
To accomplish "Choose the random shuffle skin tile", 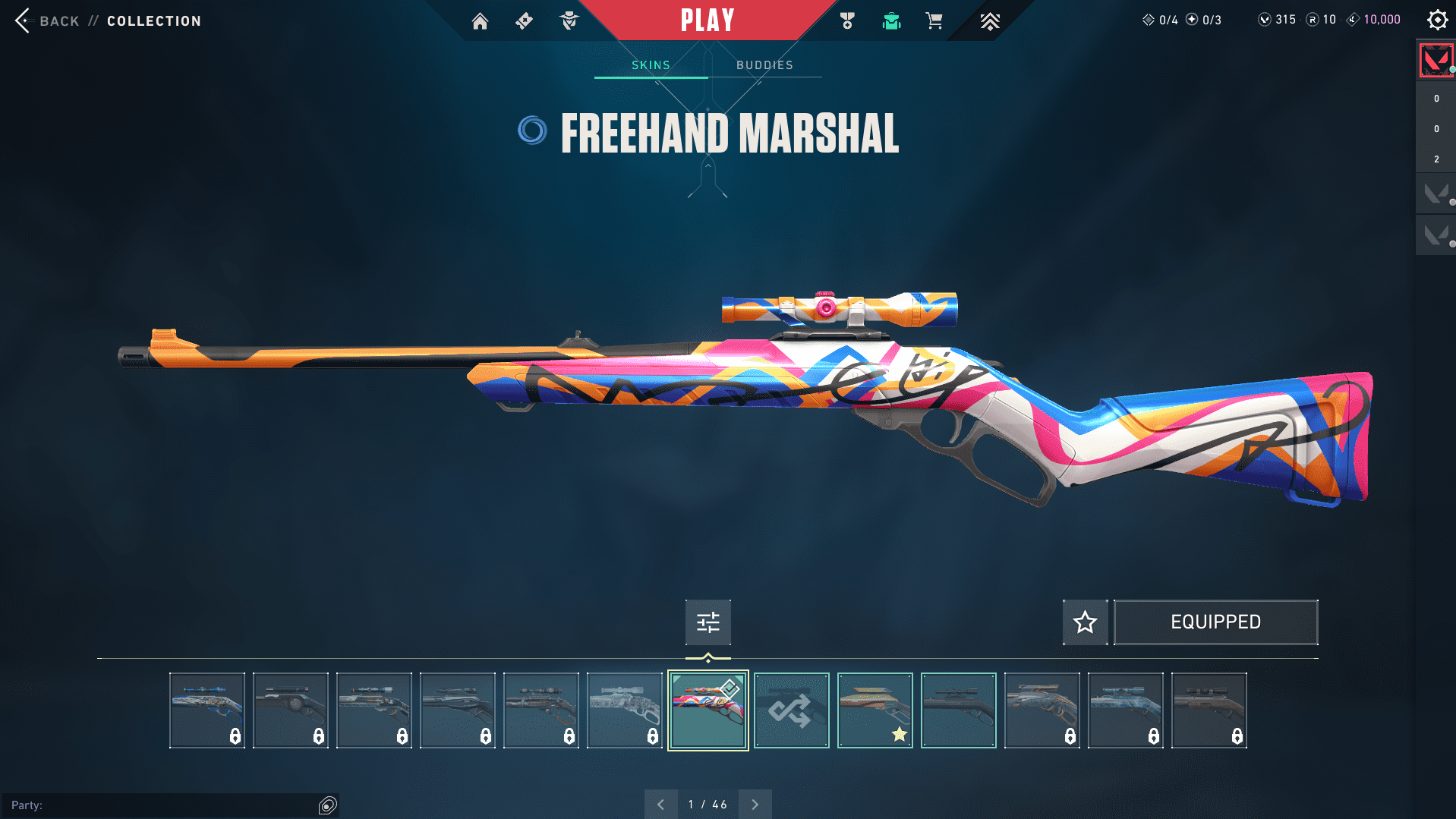I will (791, 710).
